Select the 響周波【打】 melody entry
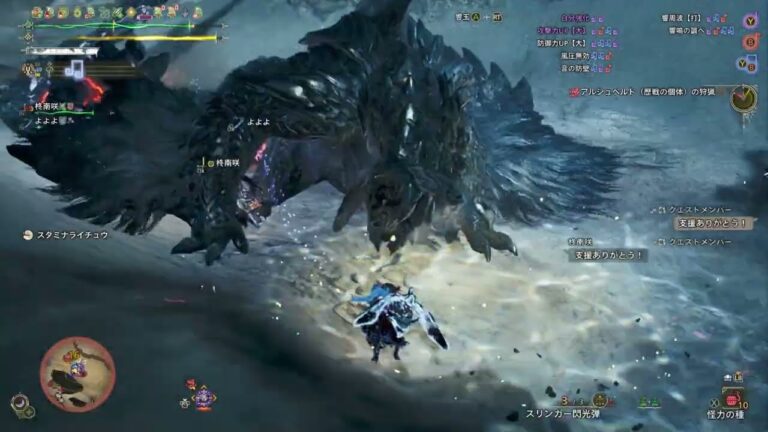Screen dimensions: 768x432 pos(683,18)
